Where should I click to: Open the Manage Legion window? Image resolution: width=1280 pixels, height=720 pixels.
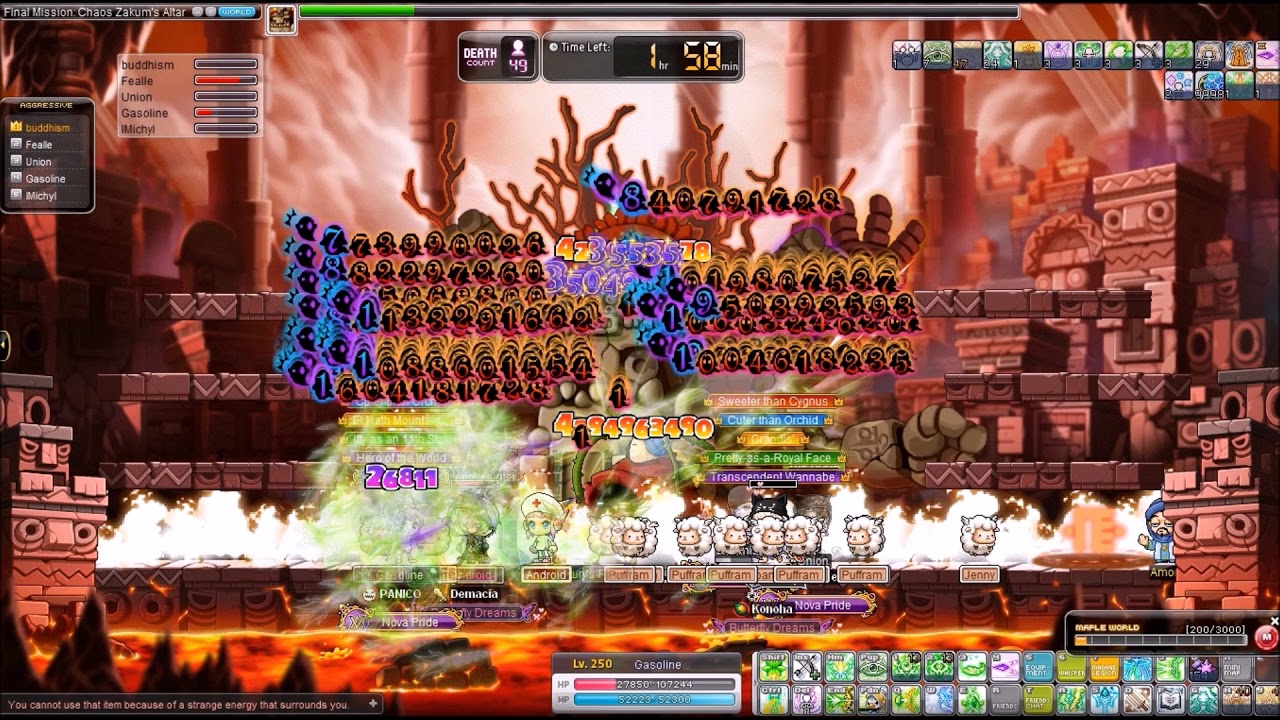1104,667
